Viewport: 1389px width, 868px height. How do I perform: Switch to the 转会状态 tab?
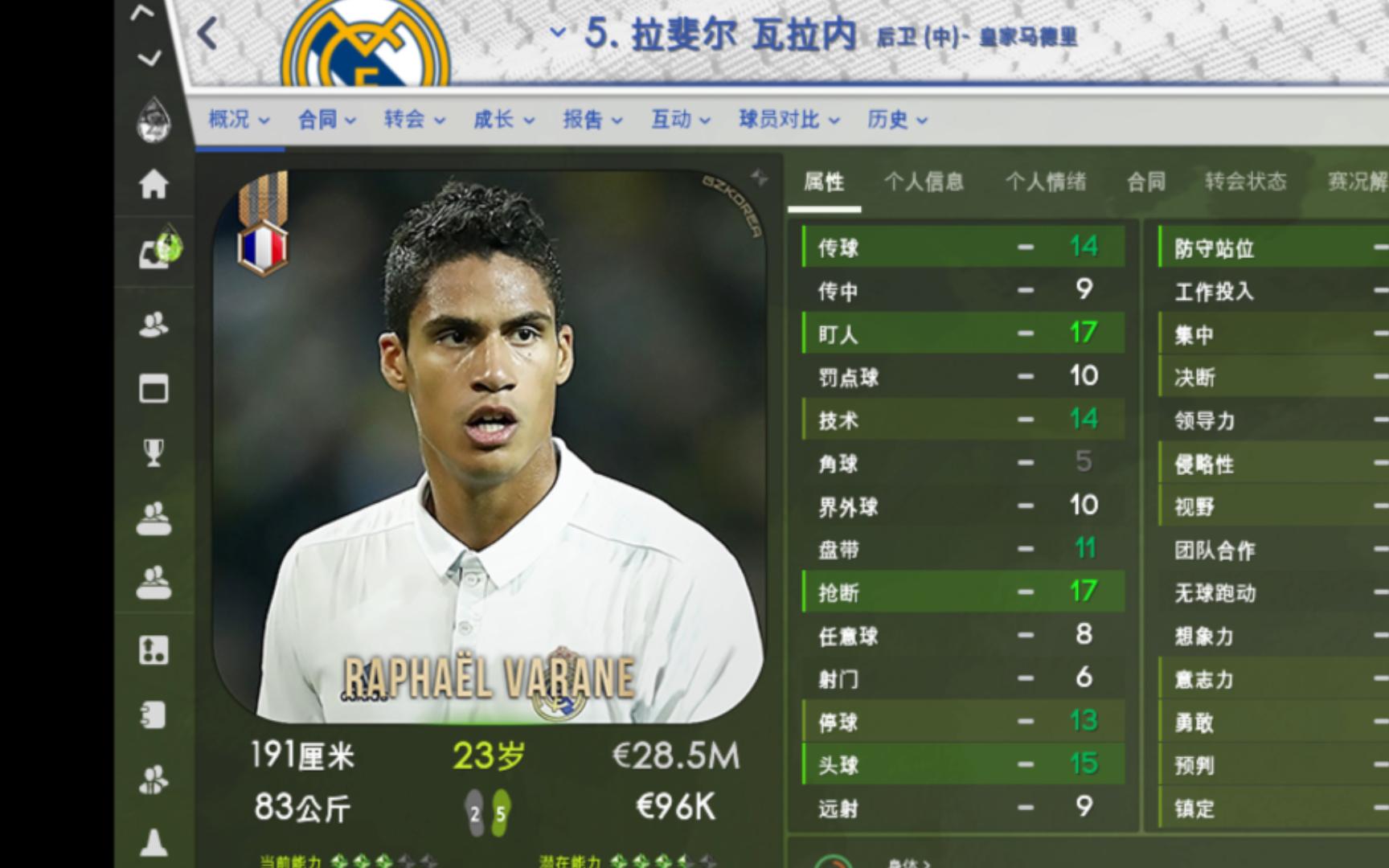point(1245,182)
